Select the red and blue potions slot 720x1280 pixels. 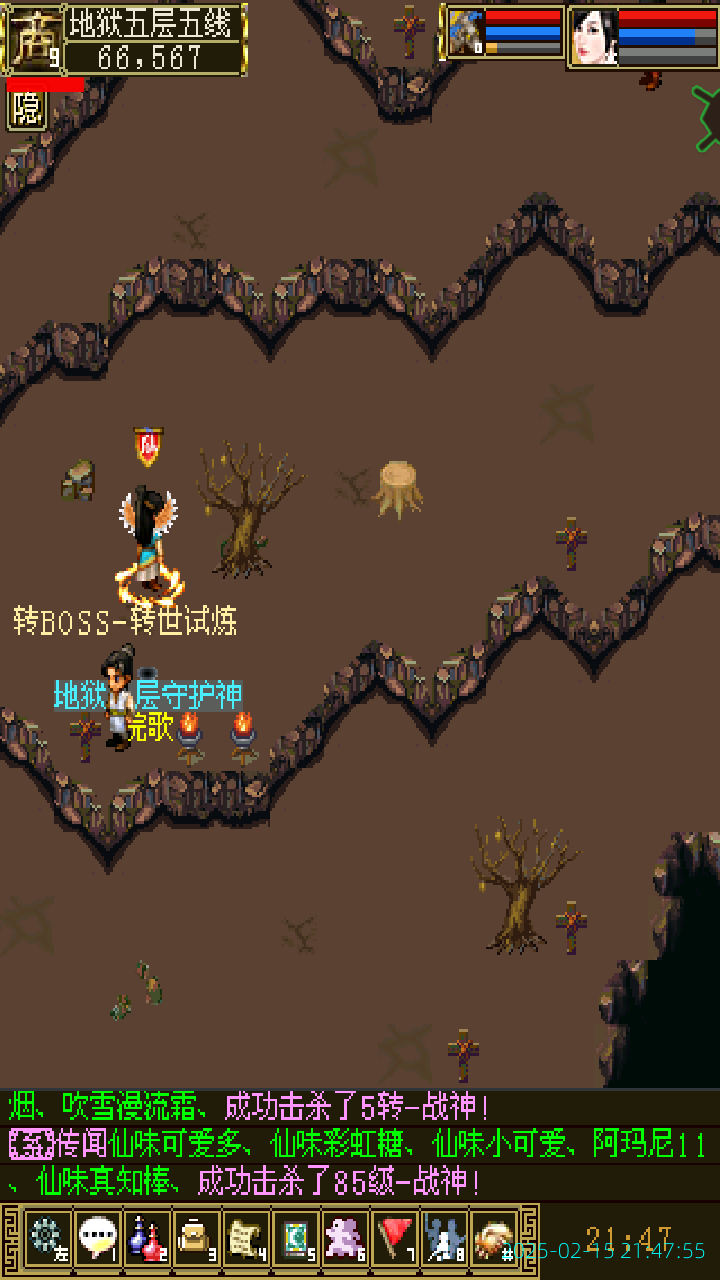[x=147, y=1238]
